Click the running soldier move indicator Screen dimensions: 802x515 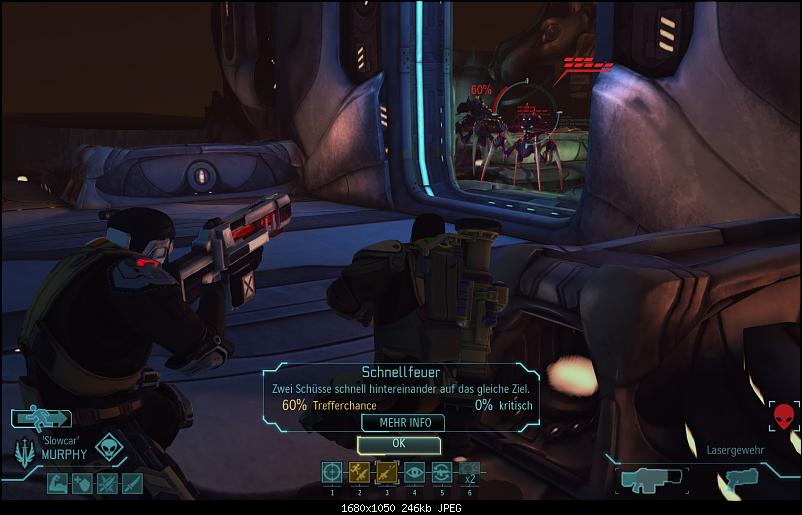pos(42,419)
